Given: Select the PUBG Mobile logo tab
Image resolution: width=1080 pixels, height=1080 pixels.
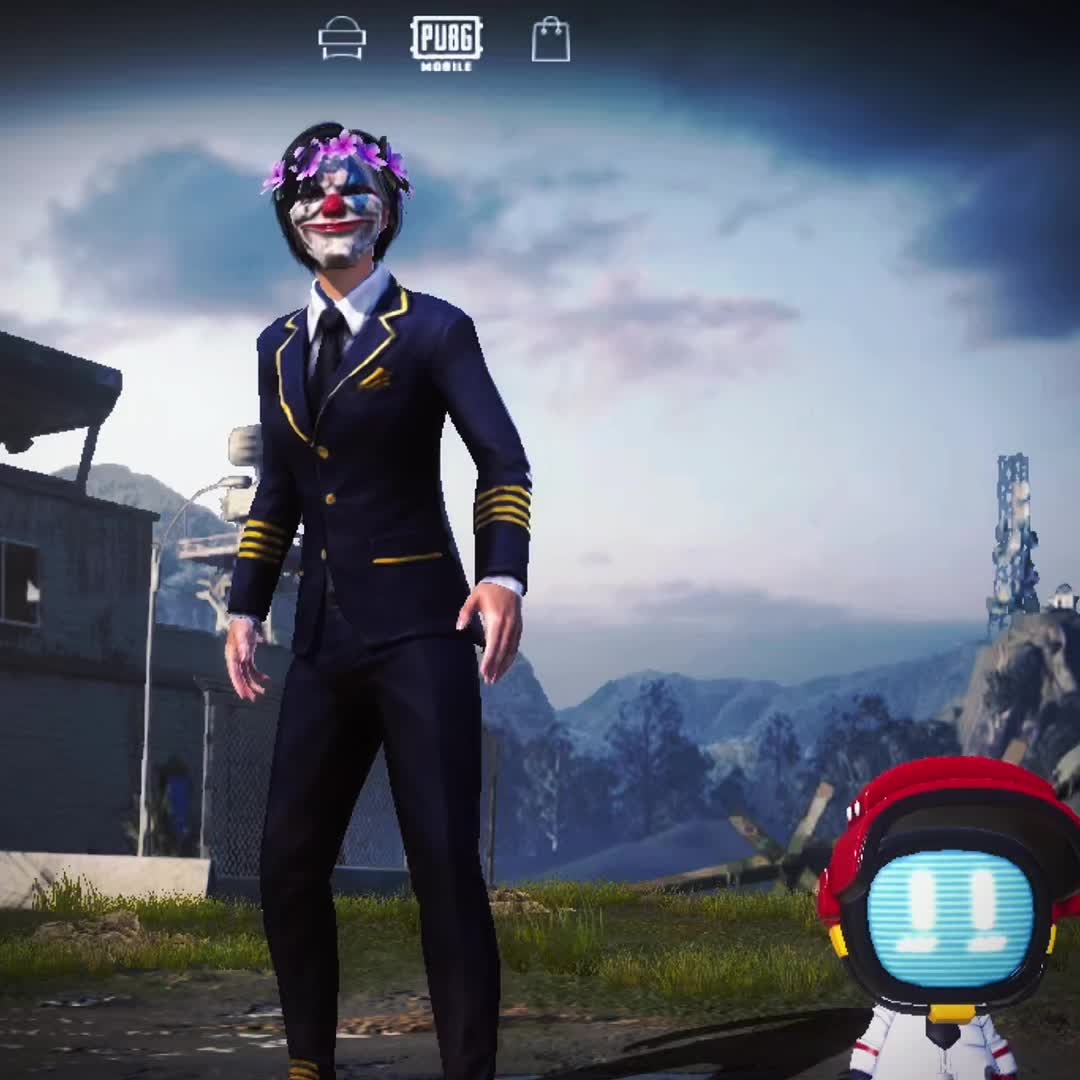Looking at the screenshot, I should tap(446, 42).
